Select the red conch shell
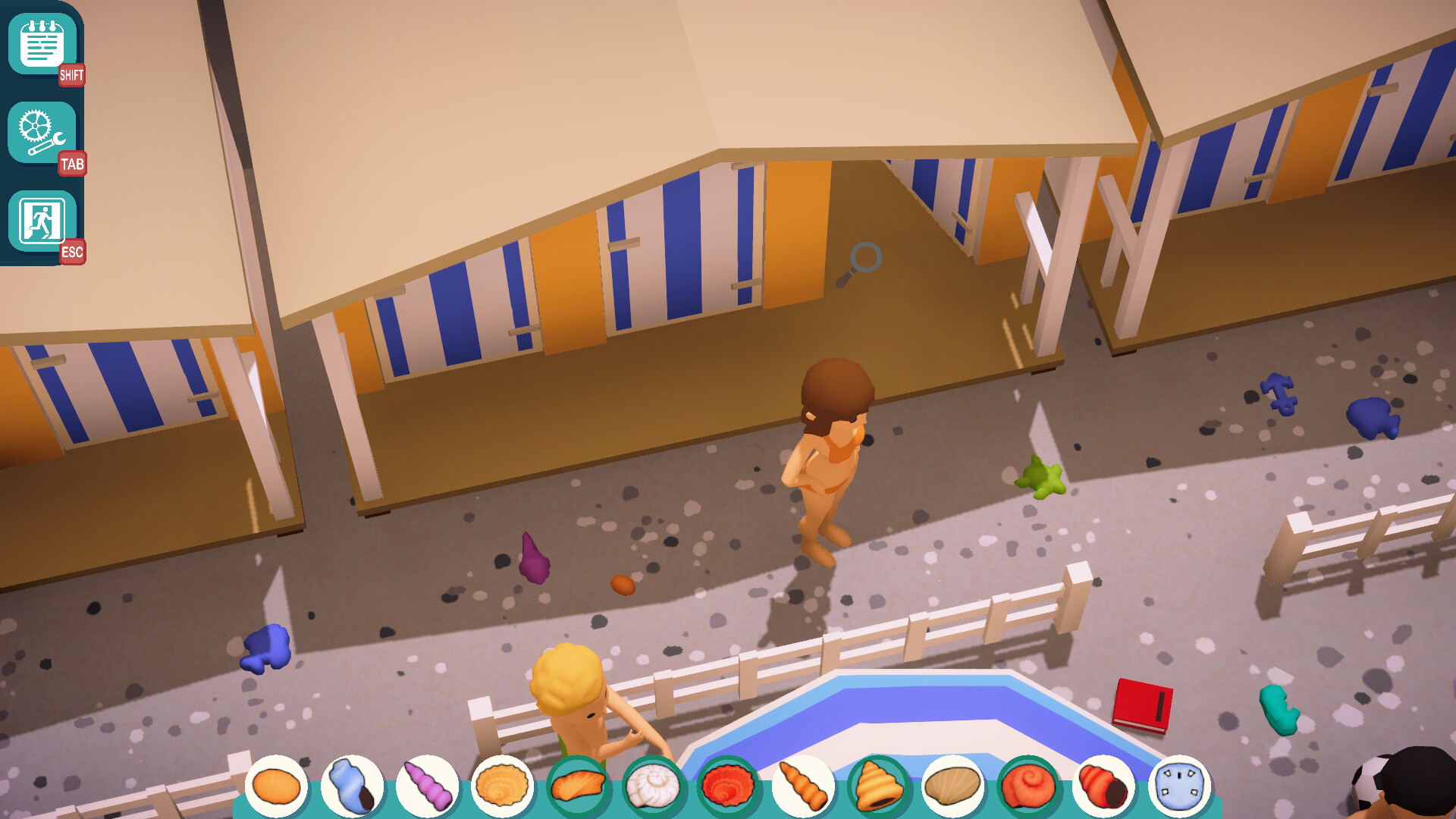1456x819 pixels. 1103,786
